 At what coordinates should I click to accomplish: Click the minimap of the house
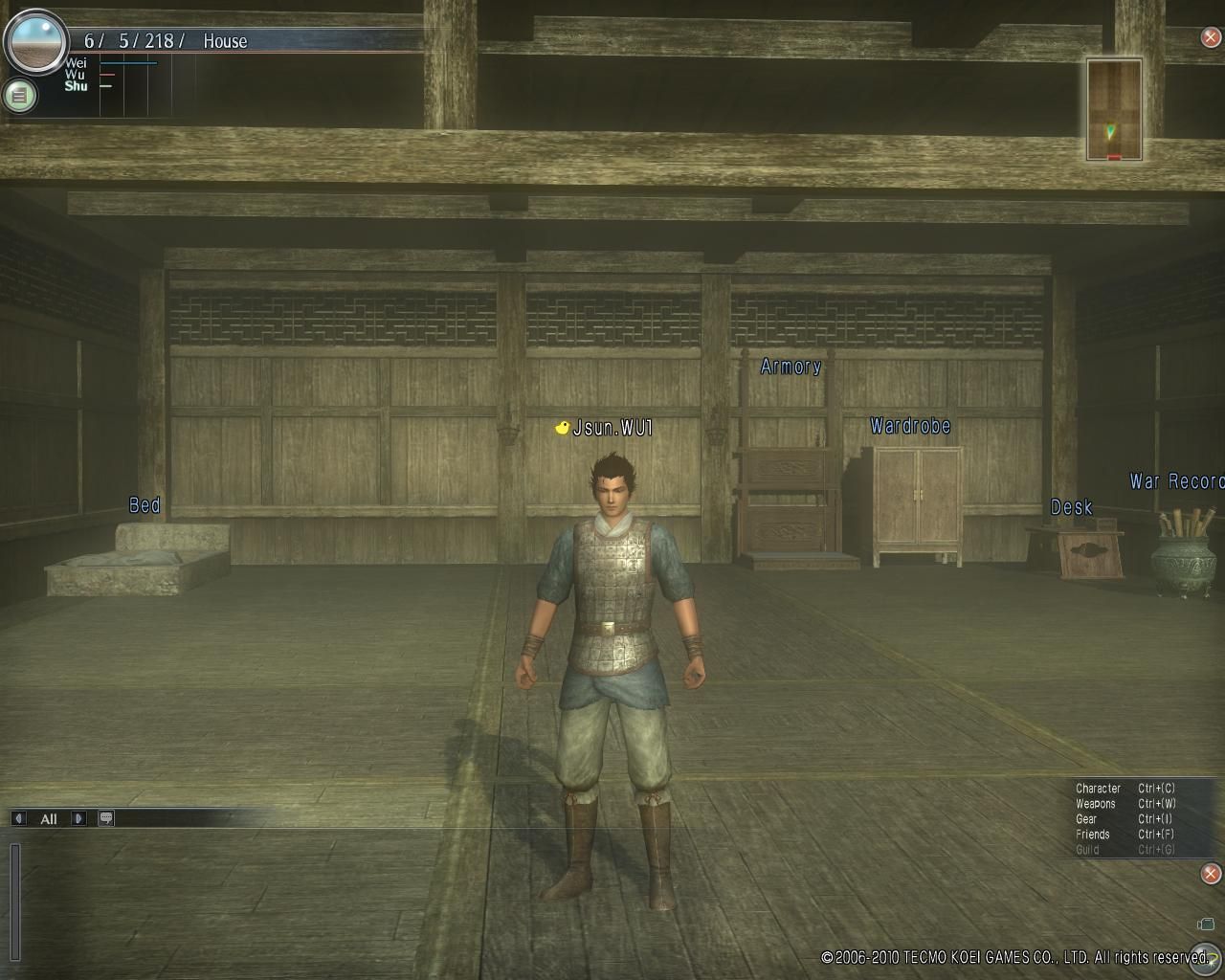pyautogui.click(x=1114, y=109)
